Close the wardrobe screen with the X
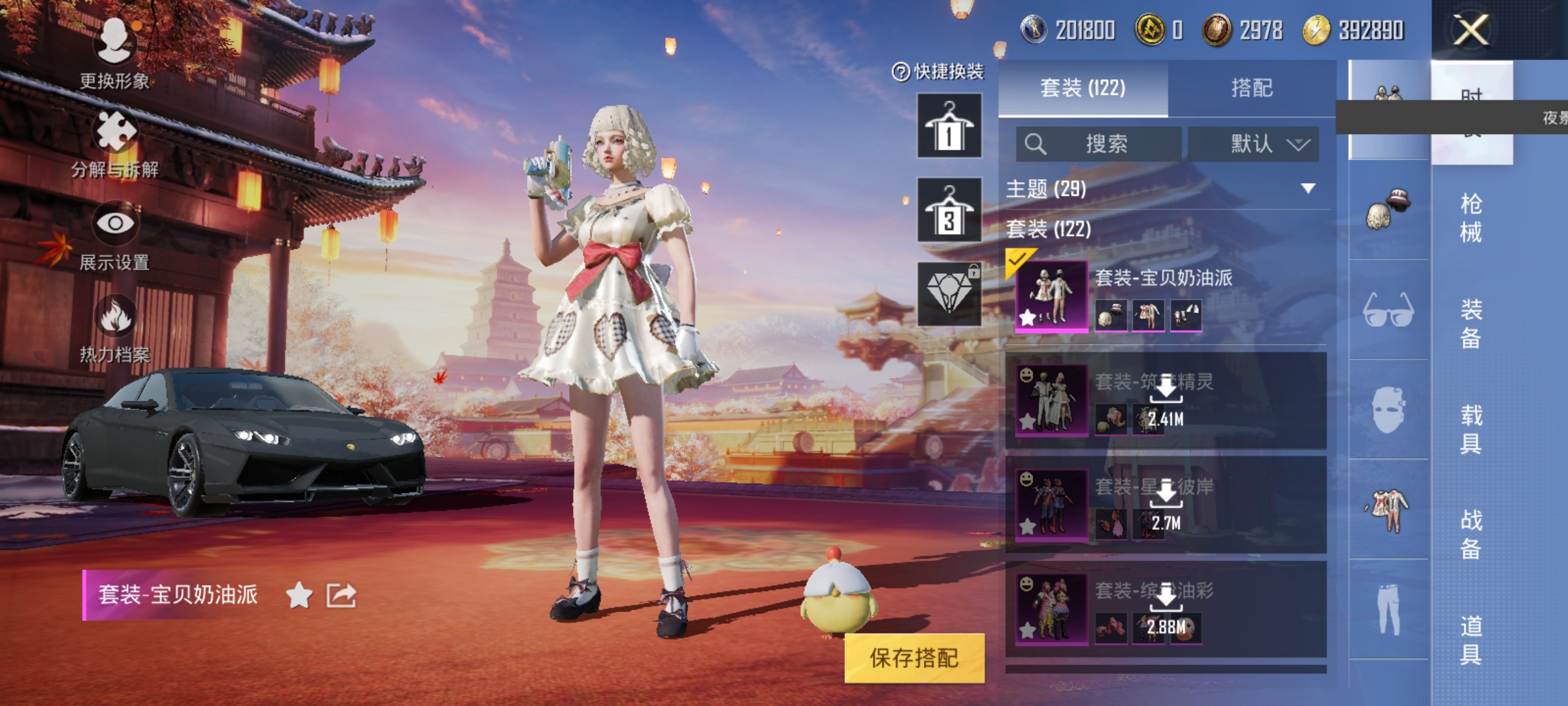This screenshot has height=706, width=1568. [x=1471, y=30]
